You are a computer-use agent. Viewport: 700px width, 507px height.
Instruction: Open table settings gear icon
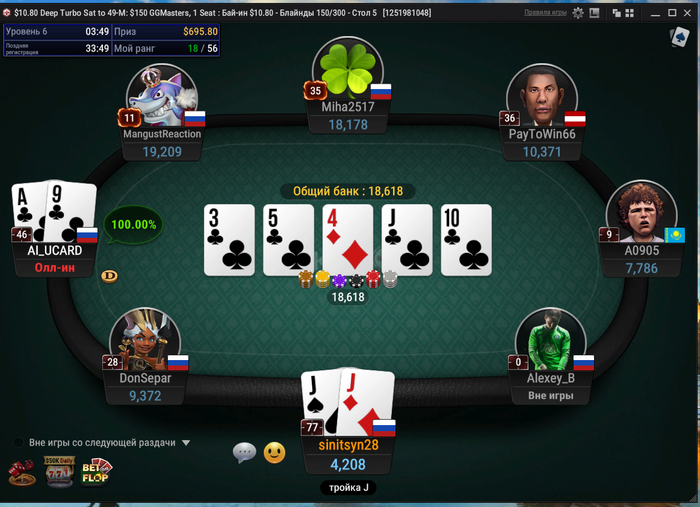579,13
